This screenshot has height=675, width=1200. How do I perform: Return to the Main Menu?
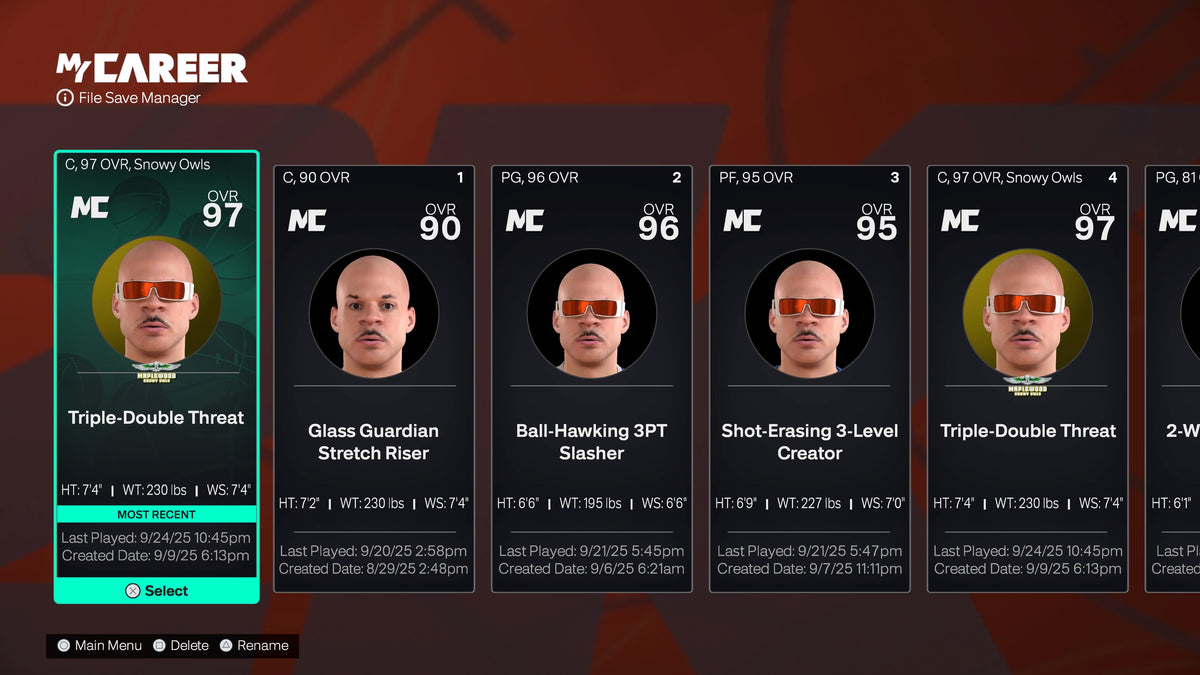[x=99, y=646]
